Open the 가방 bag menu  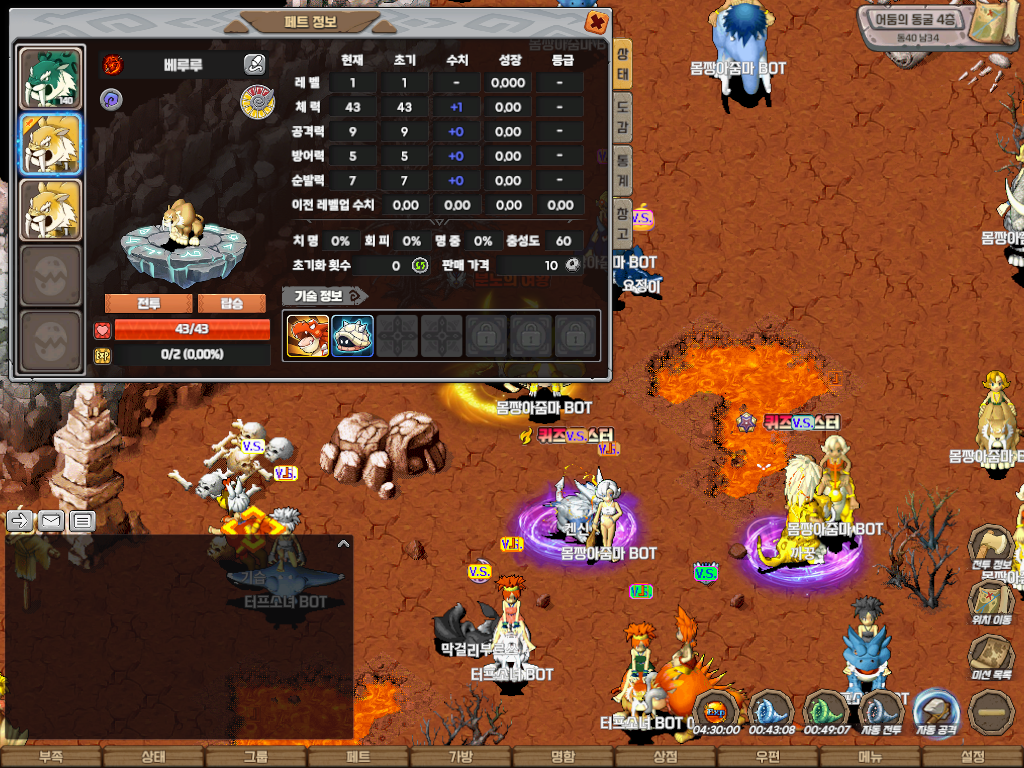461,757
